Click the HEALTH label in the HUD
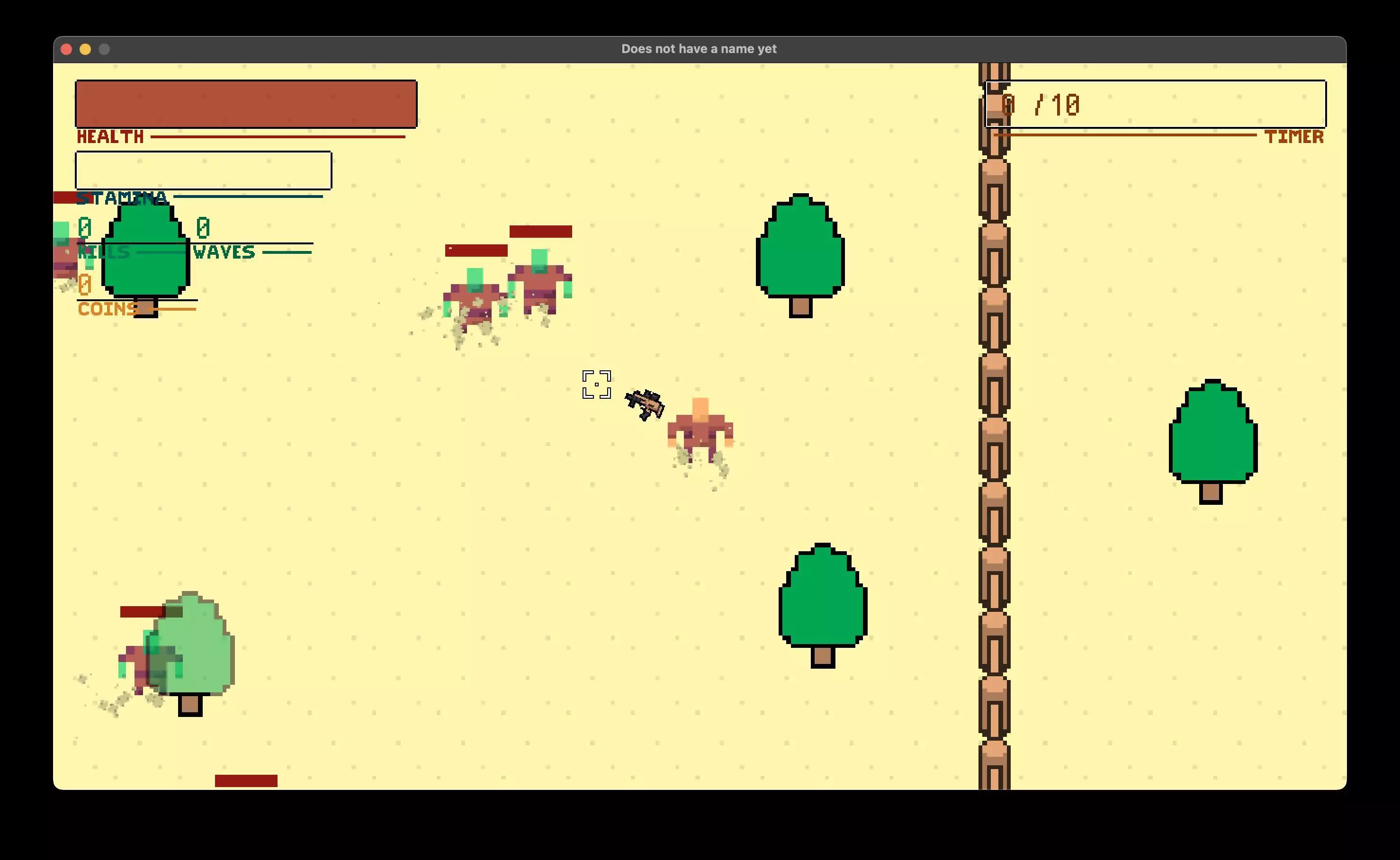Screen dimensions: 1400x860 pos(110,136)
